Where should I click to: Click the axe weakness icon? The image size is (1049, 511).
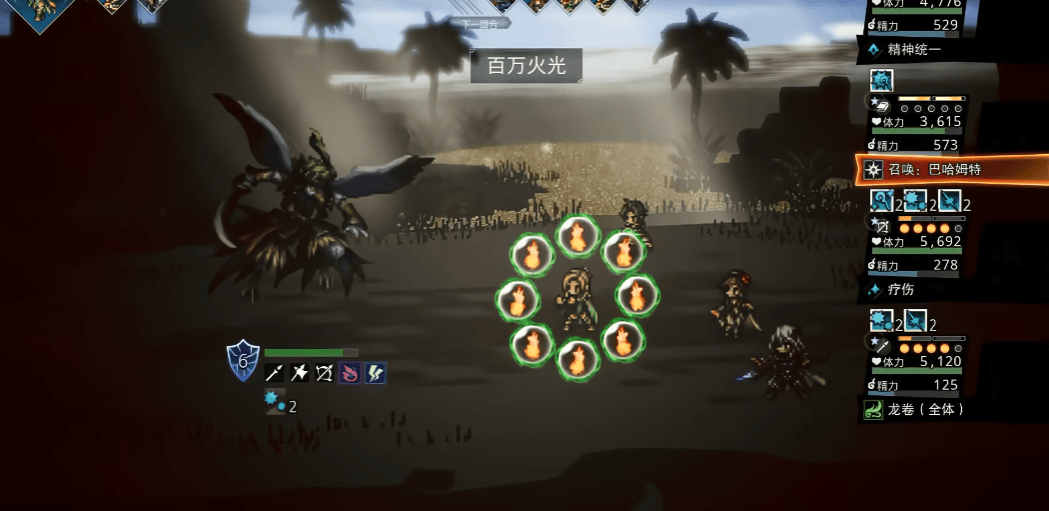point(300,373)
